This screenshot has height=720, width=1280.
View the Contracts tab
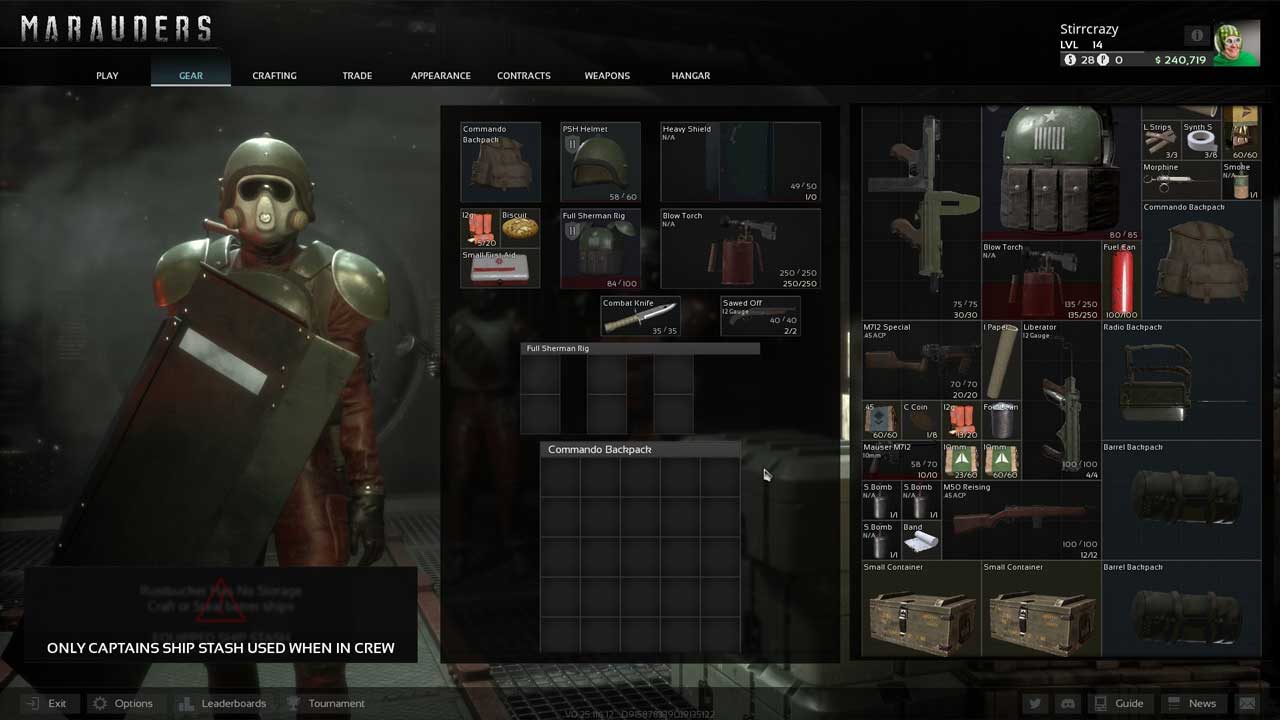[524, 76]
